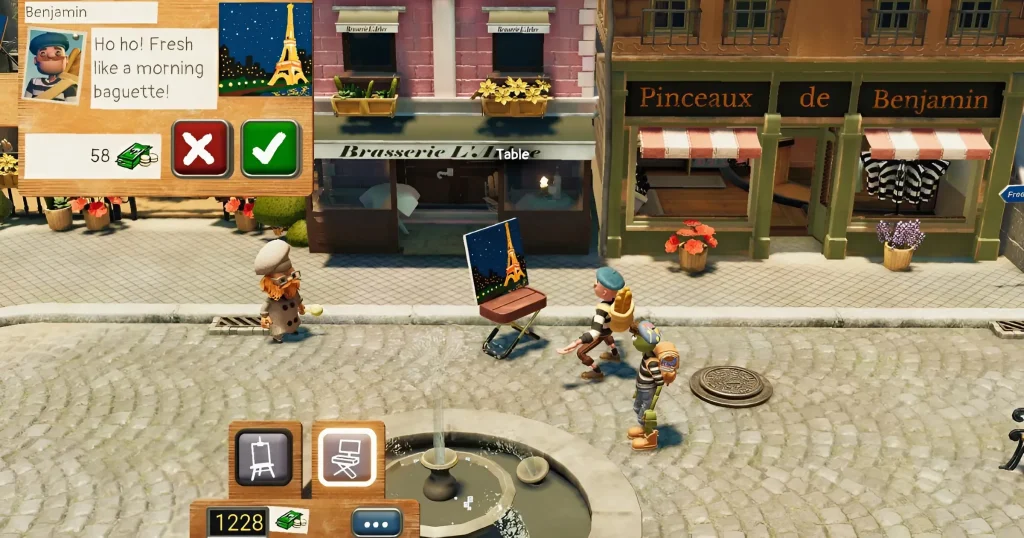Select the easel tool button
Screen dimensions: 1024x538
[264, 458]
